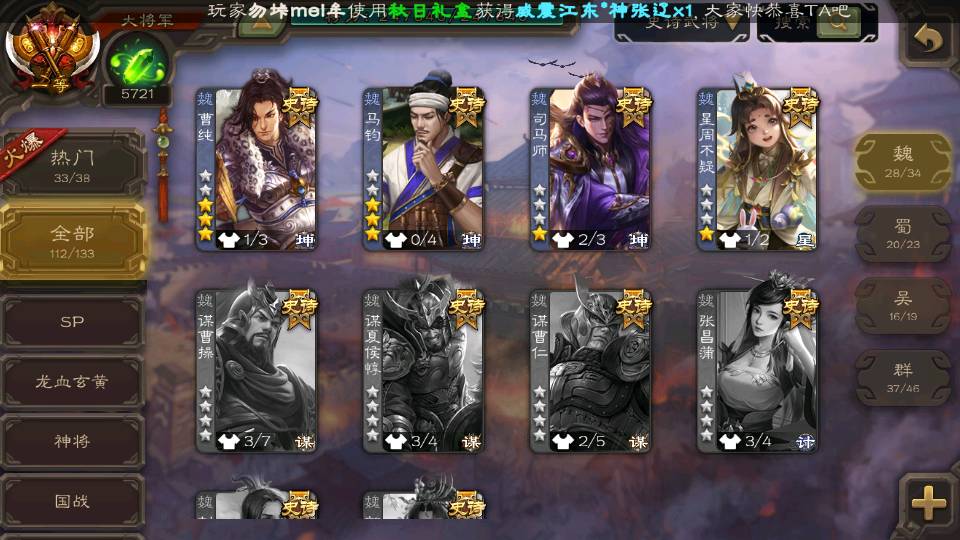Open the SP category
This screenshot has width=960, height=540.
click(72, 322)
